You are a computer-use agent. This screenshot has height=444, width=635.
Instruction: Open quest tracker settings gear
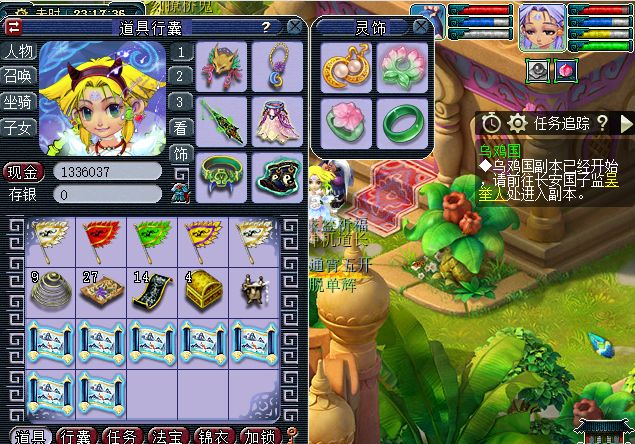tap(517, 123)
